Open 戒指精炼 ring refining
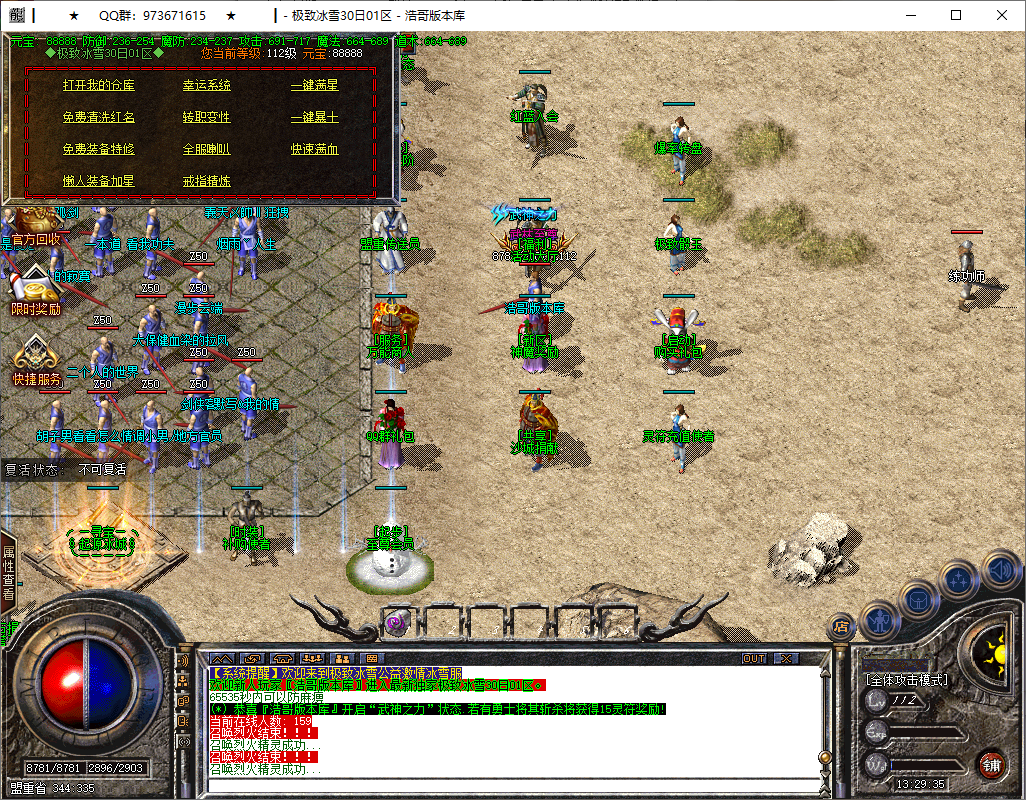The width and height of the screenshot is (1026, 800). pos(206,182)
